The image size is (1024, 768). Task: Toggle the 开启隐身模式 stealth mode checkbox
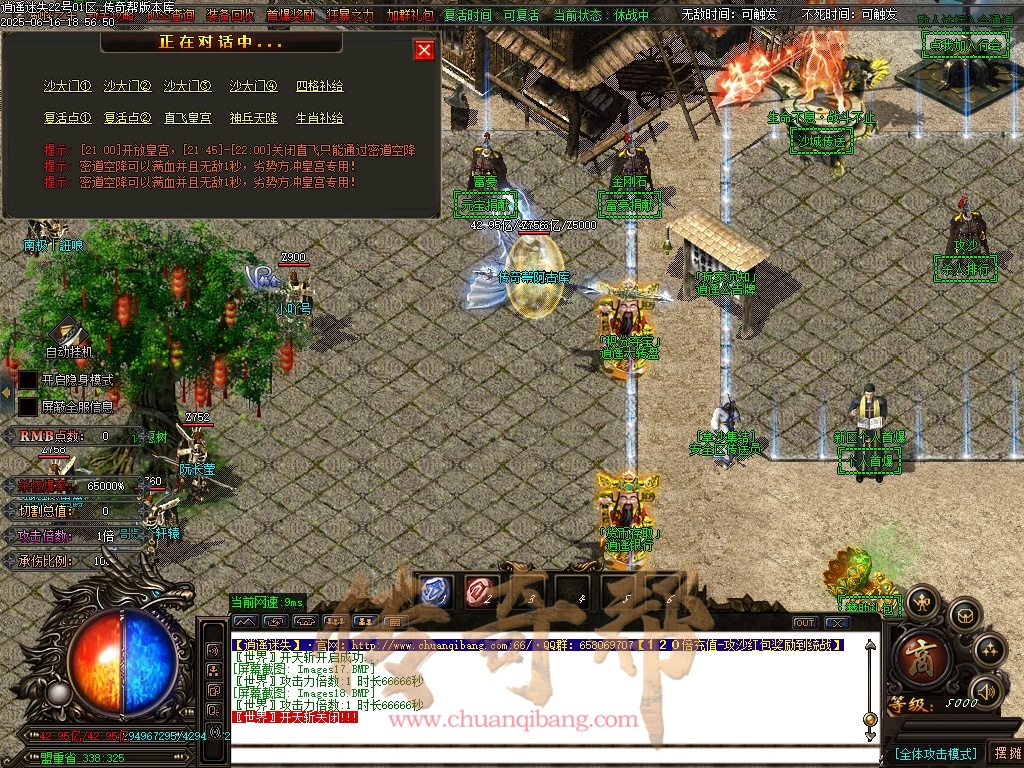pyautogui.click(x=28, y=380)
